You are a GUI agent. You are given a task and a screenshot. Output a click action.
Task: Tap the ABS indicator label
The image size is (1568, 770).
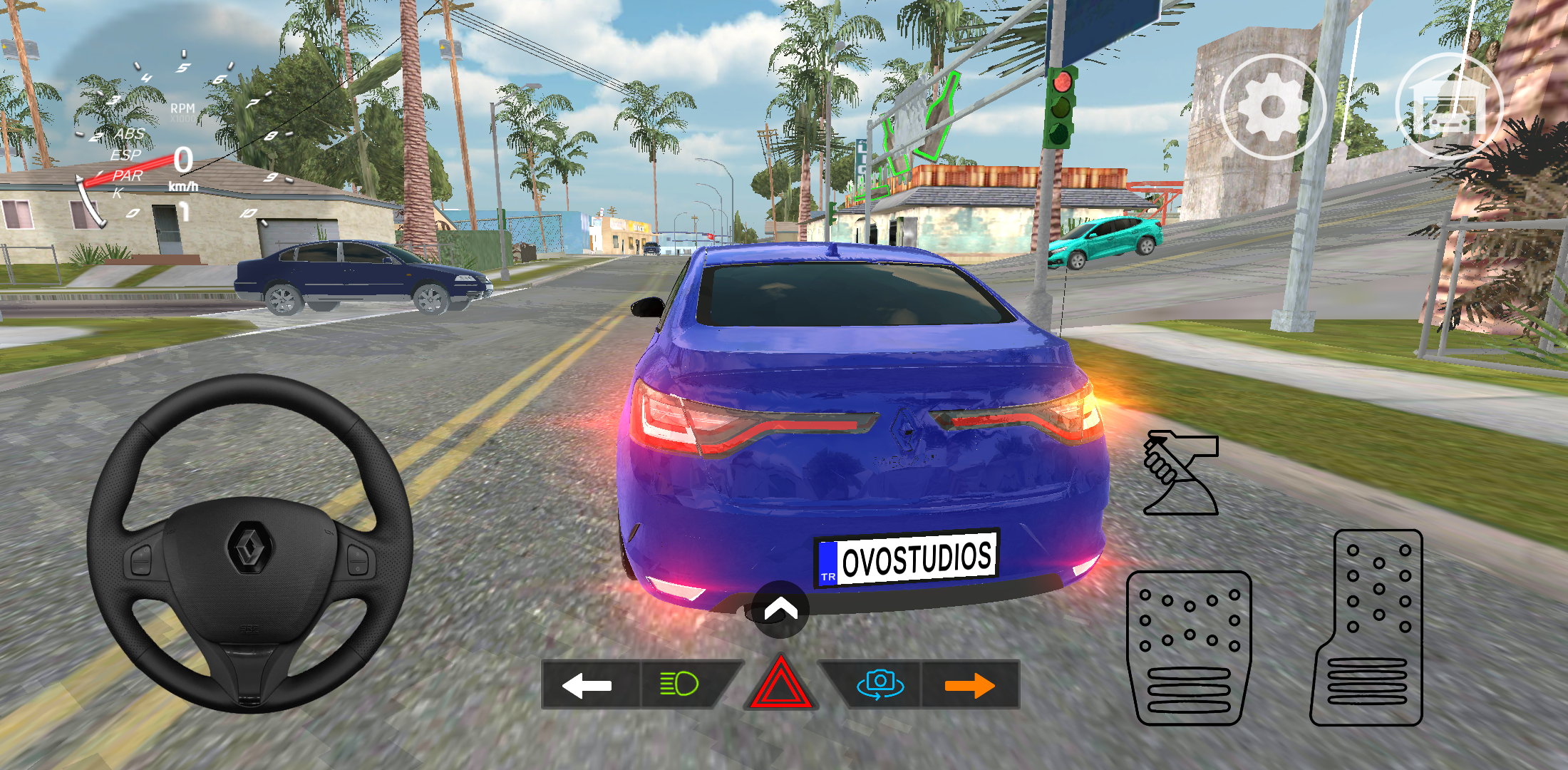(130, 133)
